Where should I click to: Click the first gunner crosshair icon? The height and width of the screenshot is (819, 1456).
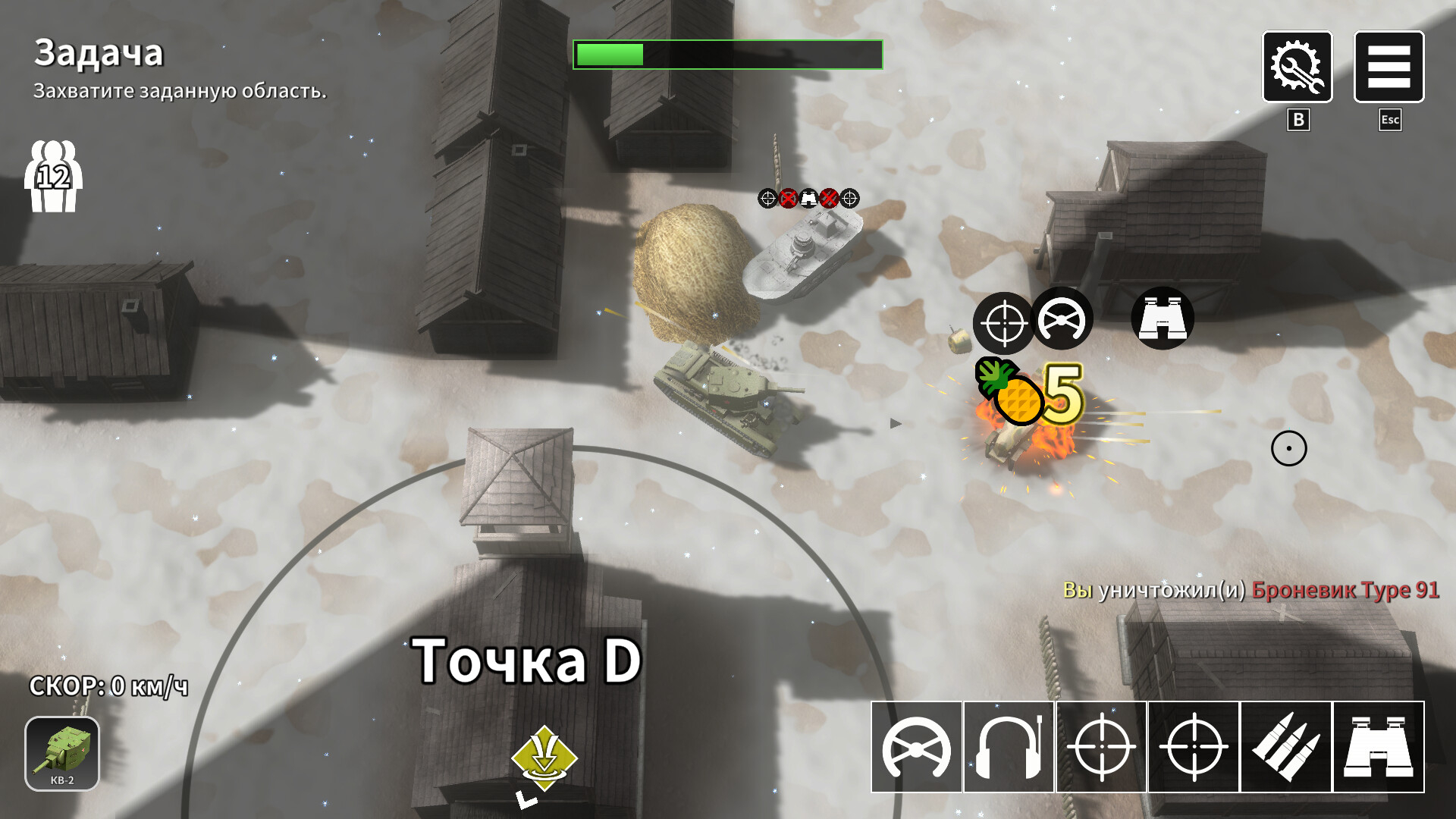click(1101, 747)
